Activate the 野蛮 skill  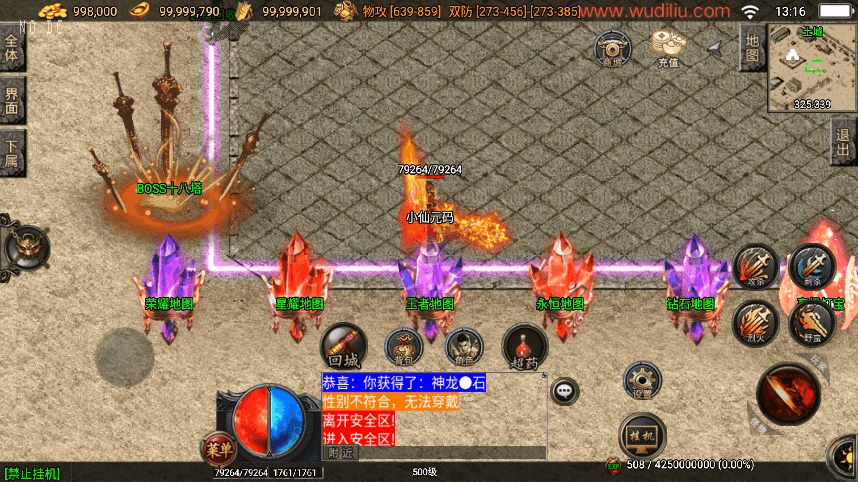click(810, 322)
